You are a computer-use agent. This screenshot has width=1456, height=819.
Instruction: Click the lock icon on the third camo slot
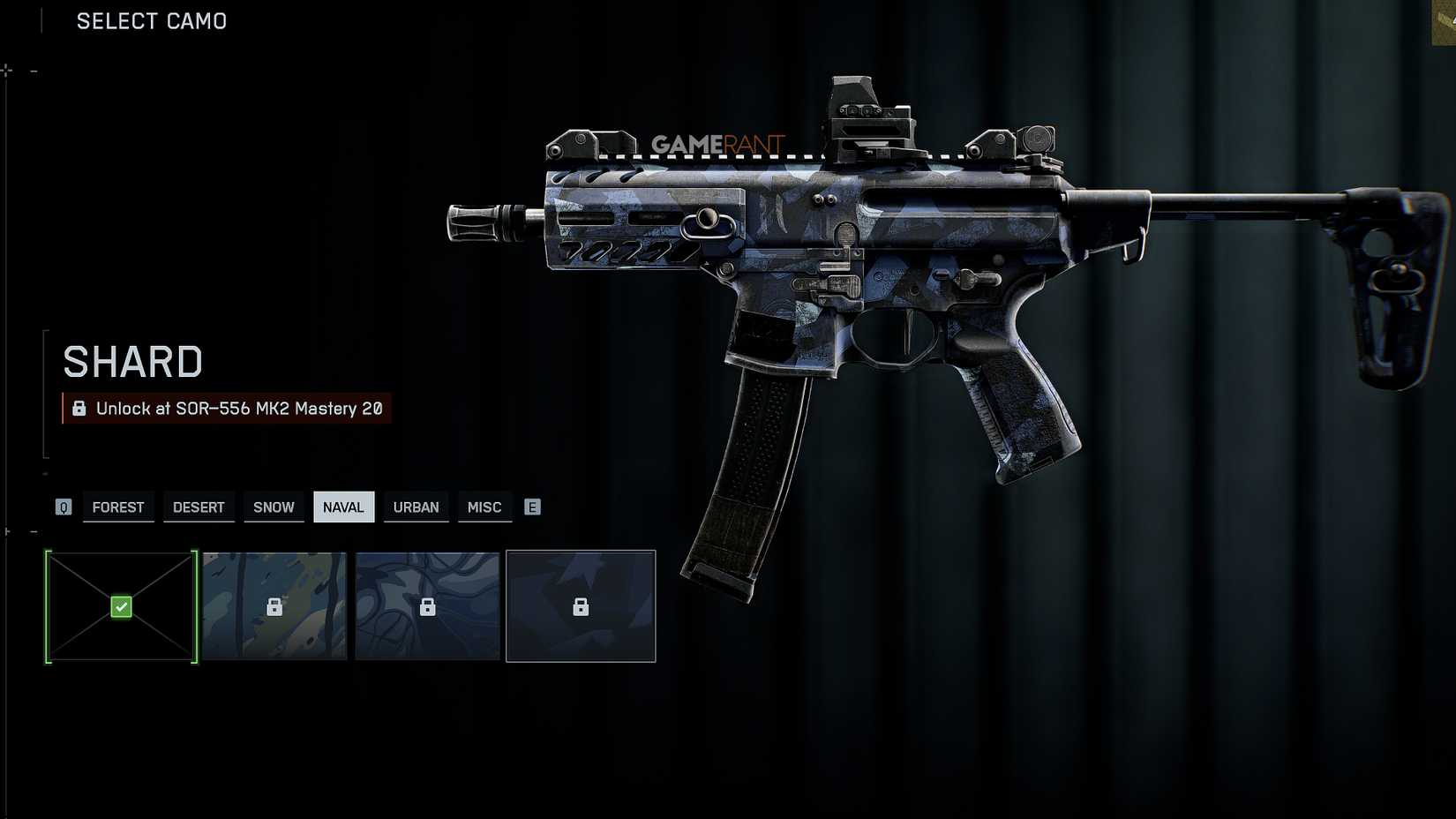coord(428,606)
